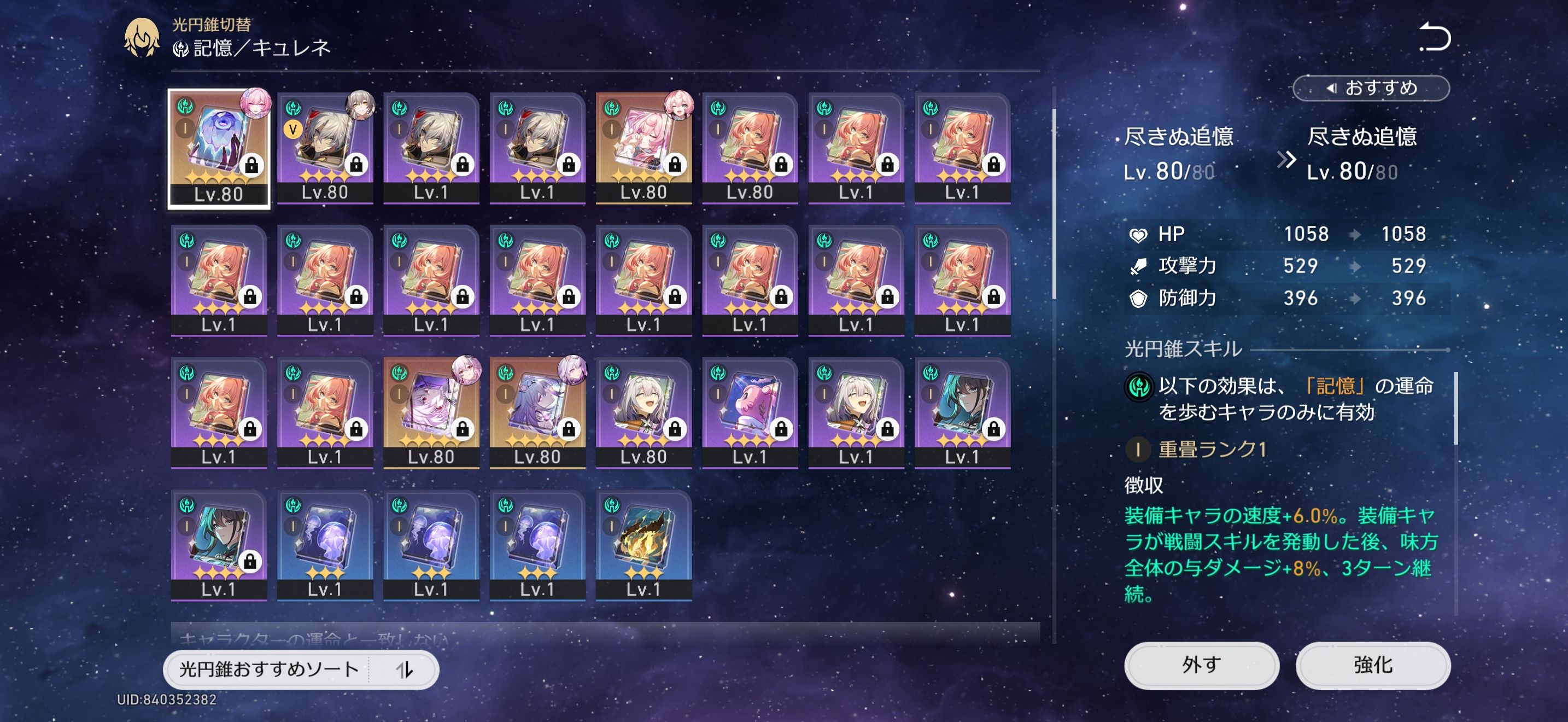
Task: Select the pink creature light cone
Action: (750, 413)
